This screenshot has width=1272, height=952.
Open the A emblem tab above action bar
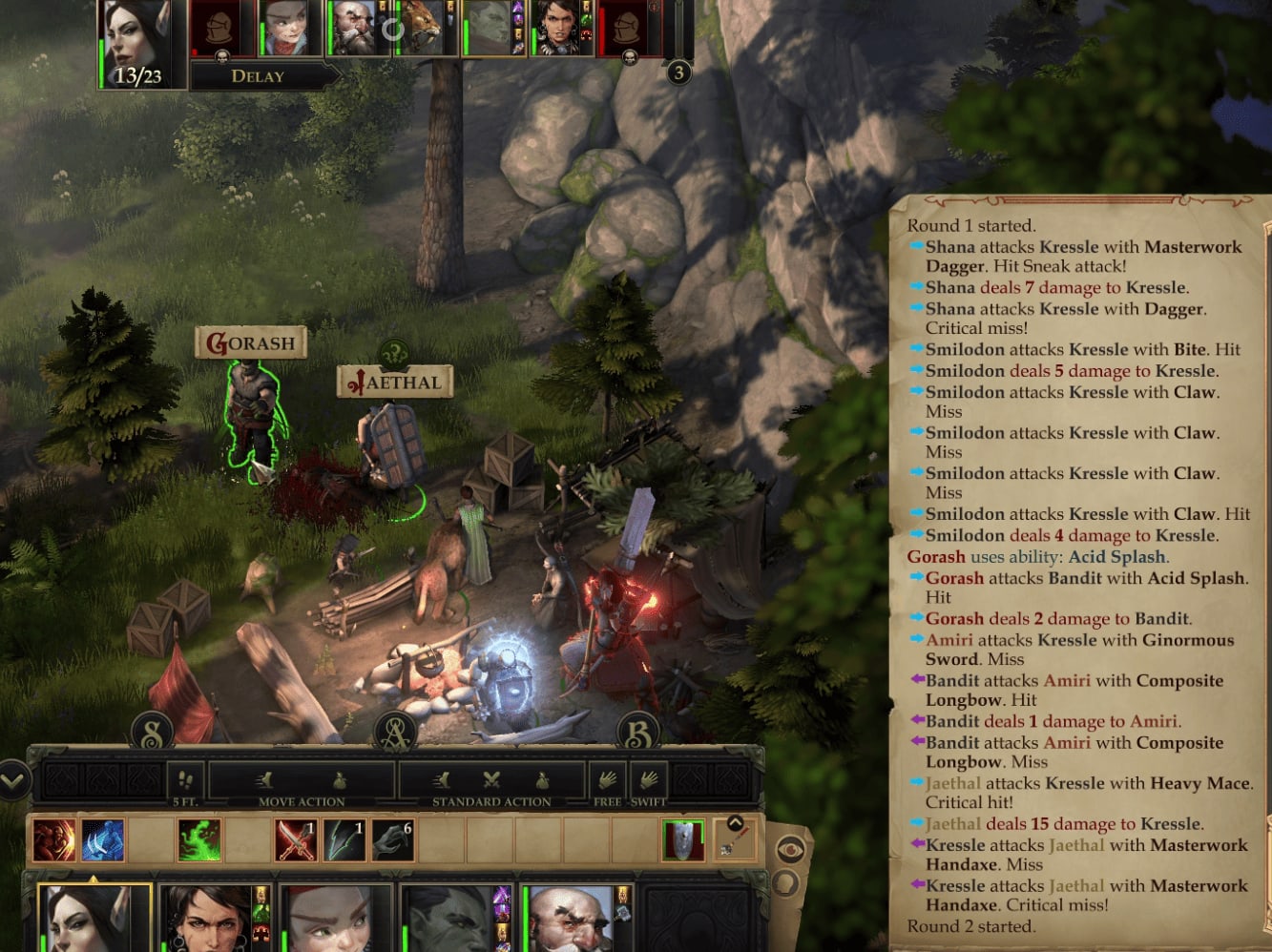(396, 732)
